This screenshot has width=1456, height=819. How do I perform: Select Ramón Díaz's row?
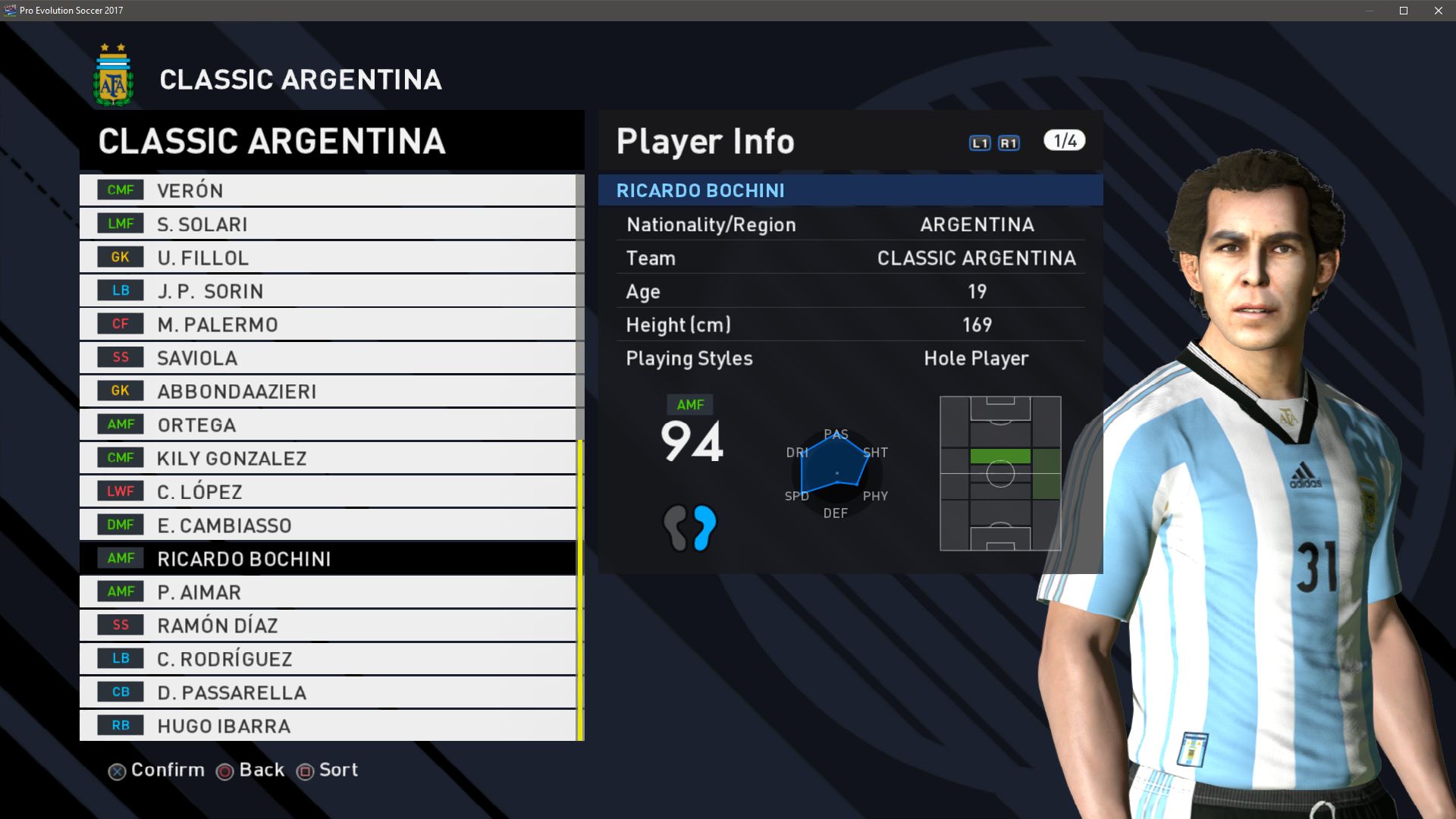pos(328,625)
